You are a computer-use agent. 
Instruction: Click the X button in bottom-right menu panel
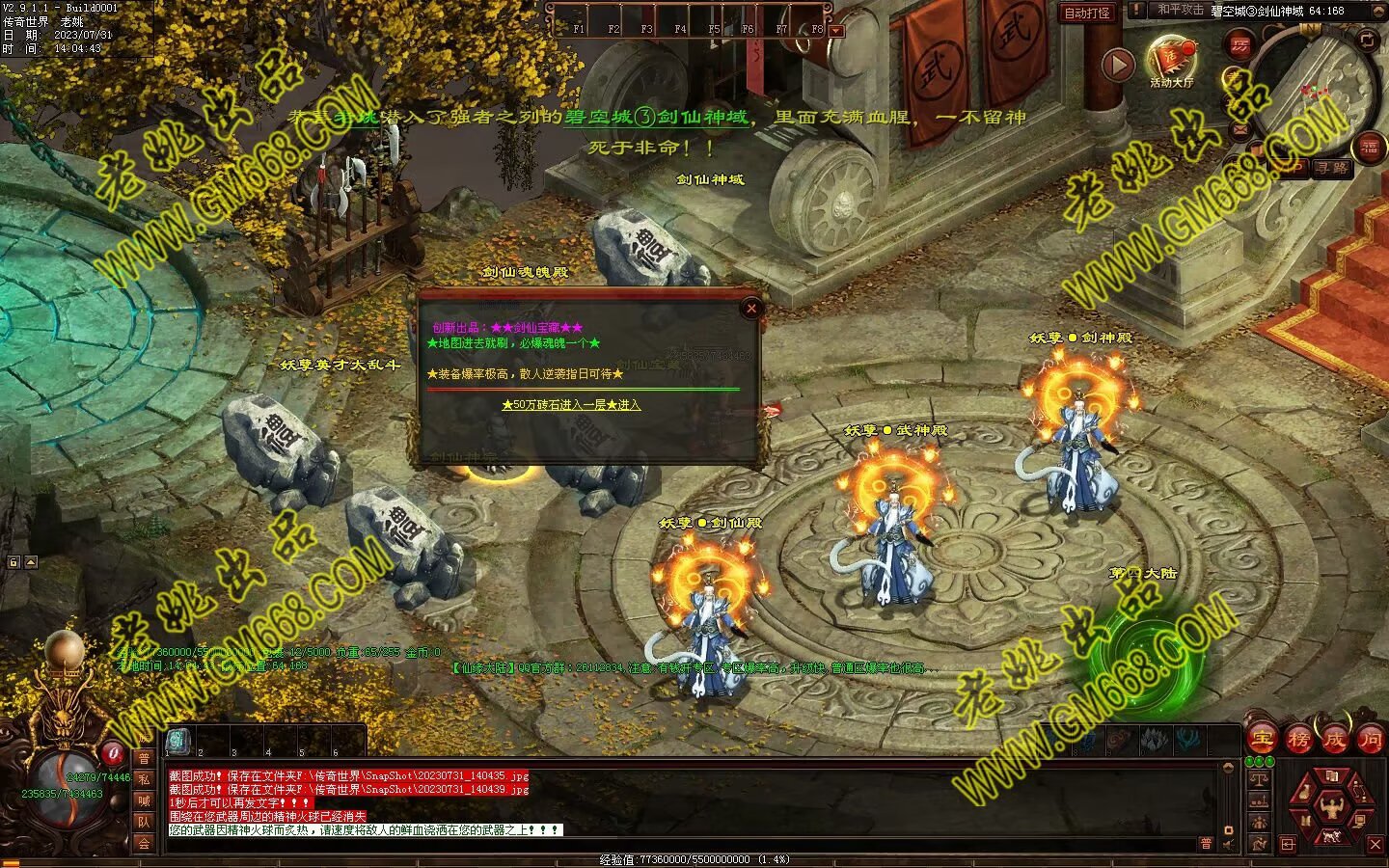[1375, 845]
